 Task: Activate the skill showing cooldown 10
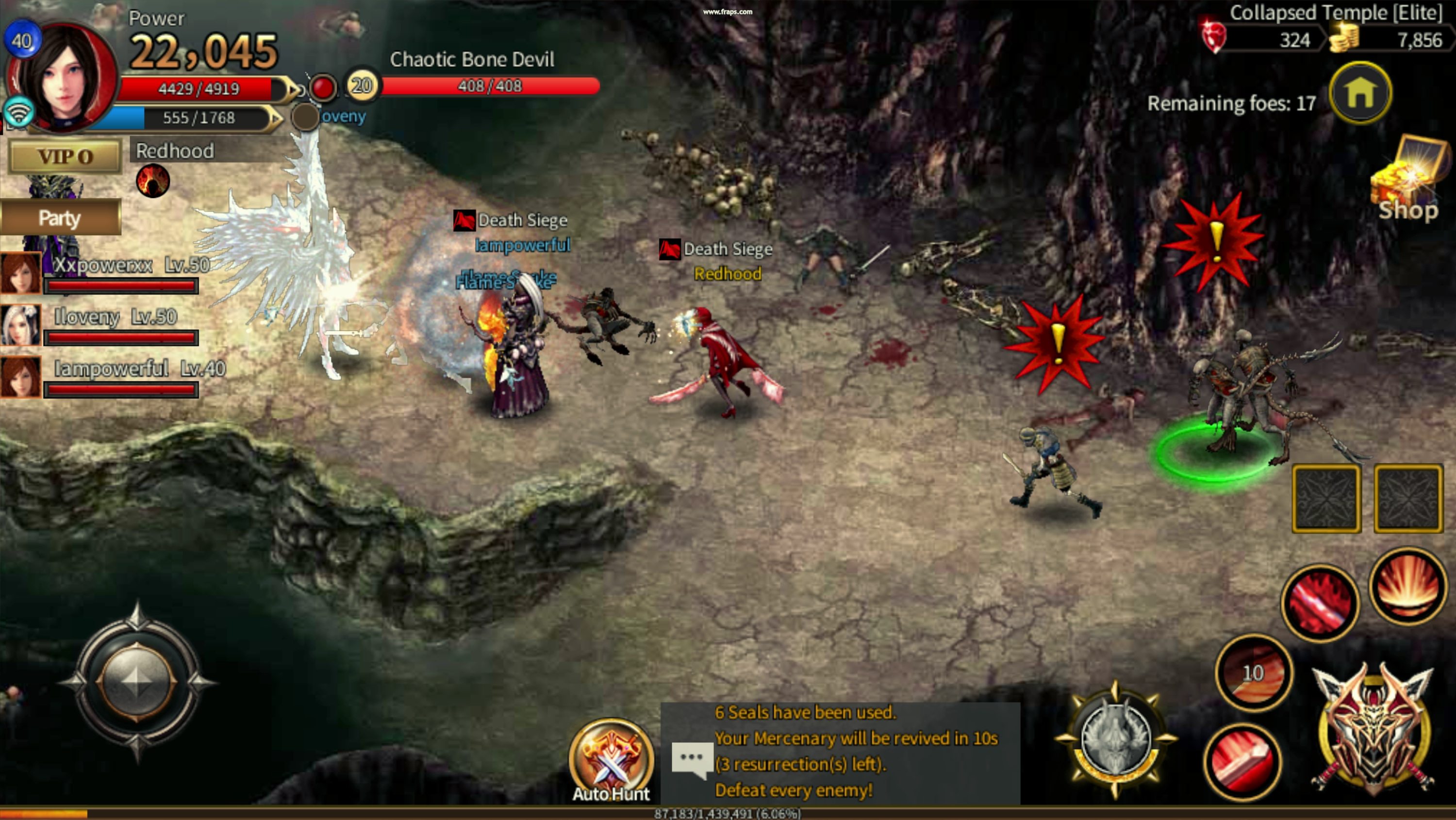[1253, 672]
